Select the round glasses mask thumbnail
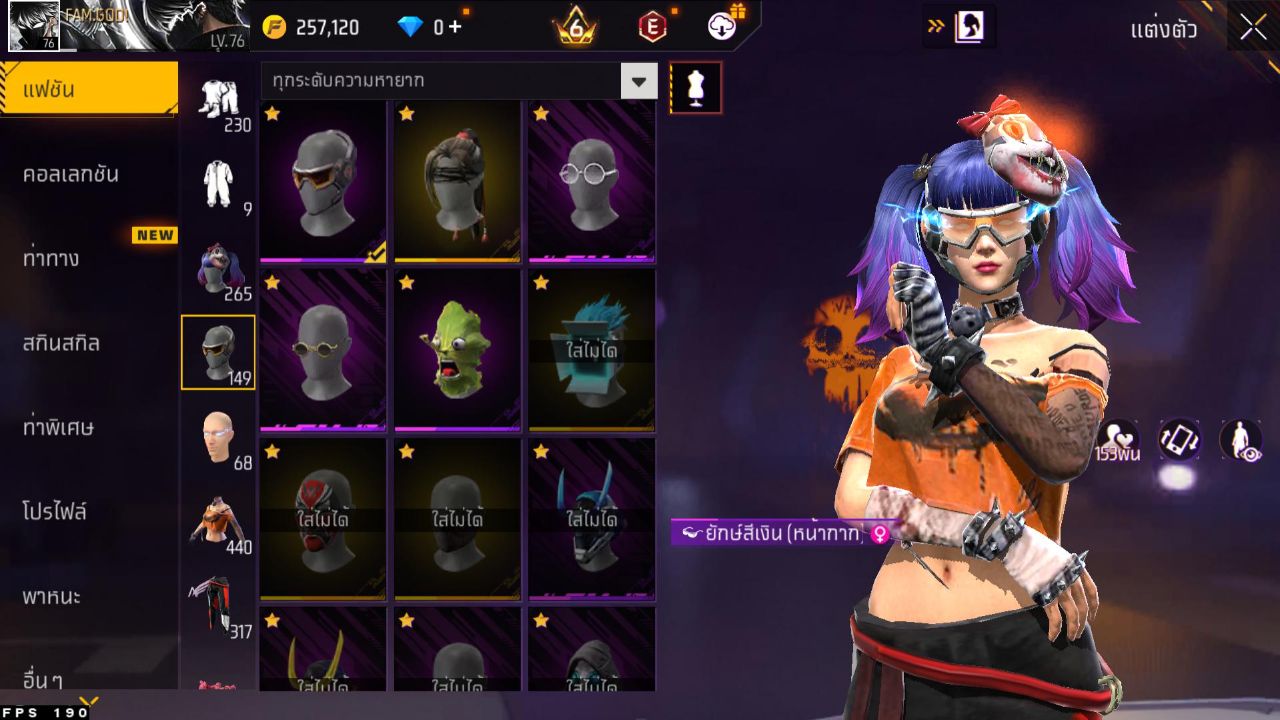The height and width of the screenshot is (720, 1280). pos(591,178)
